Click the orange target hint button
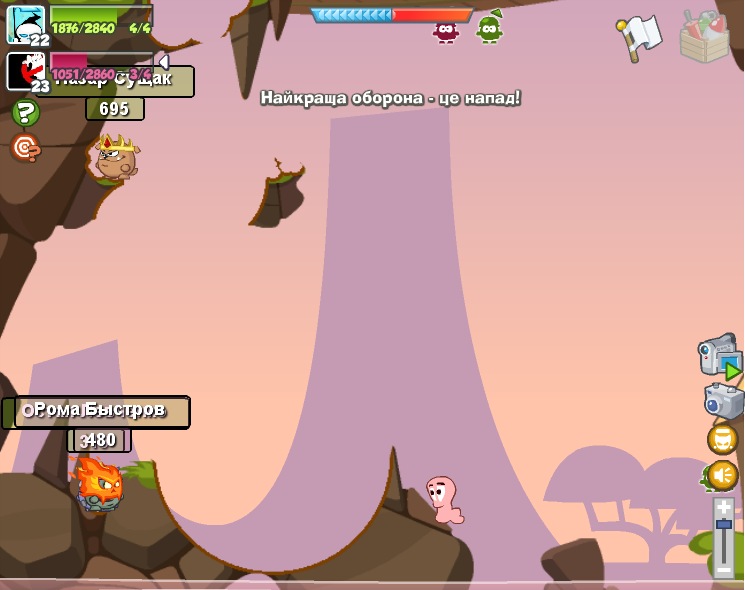The image size is (745, 590). [x=25, y=148]
